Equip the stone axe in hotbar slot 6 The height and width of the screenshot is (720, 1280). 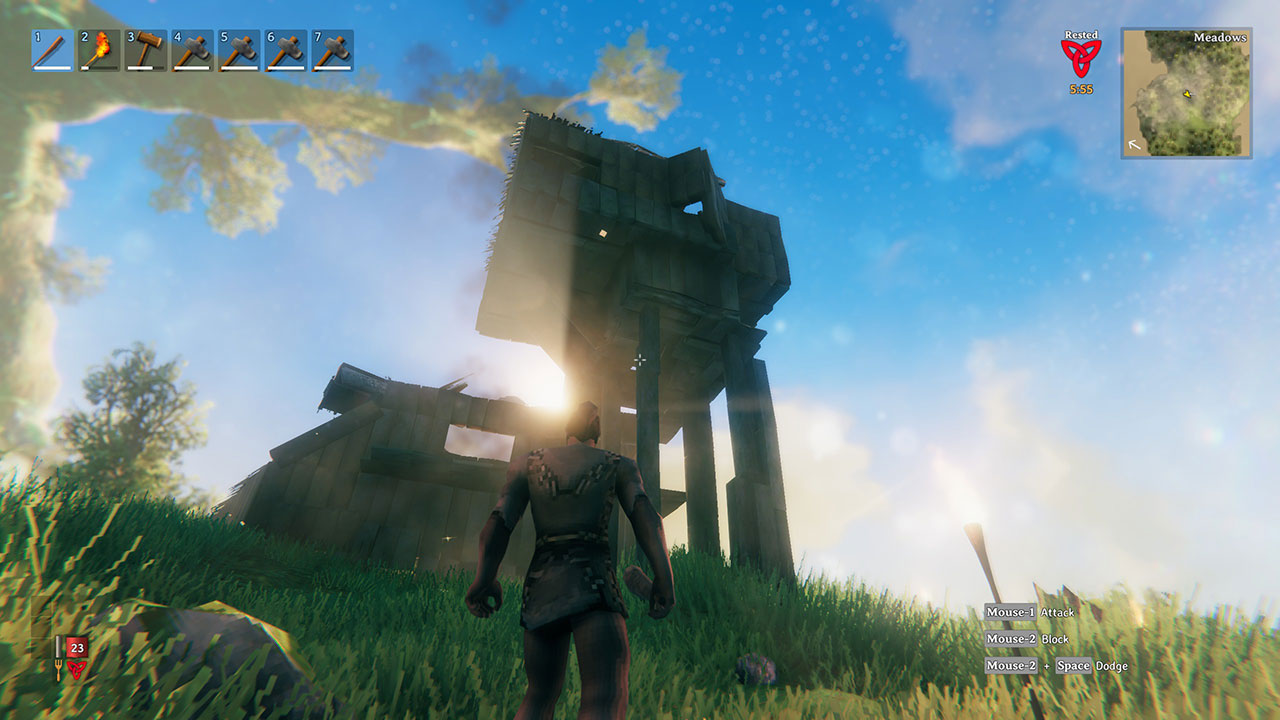click(x=286, y=51)
